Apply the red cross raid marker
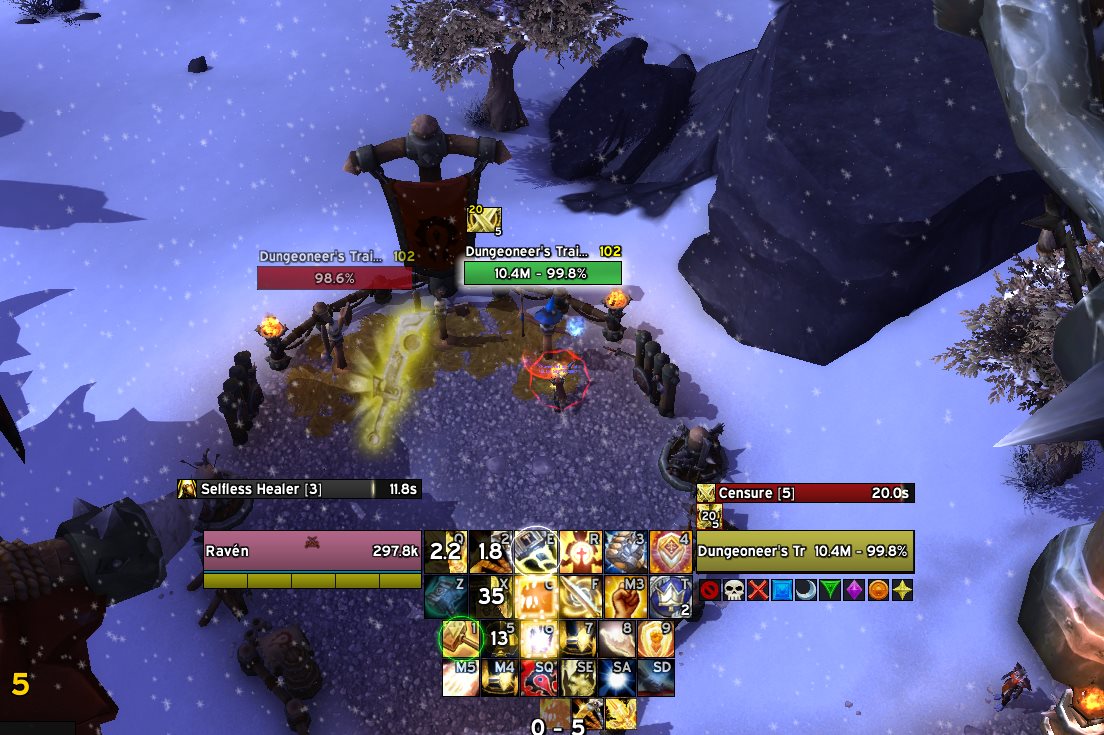The width and height of the screenshot is (1104, 735). point(757,590)
